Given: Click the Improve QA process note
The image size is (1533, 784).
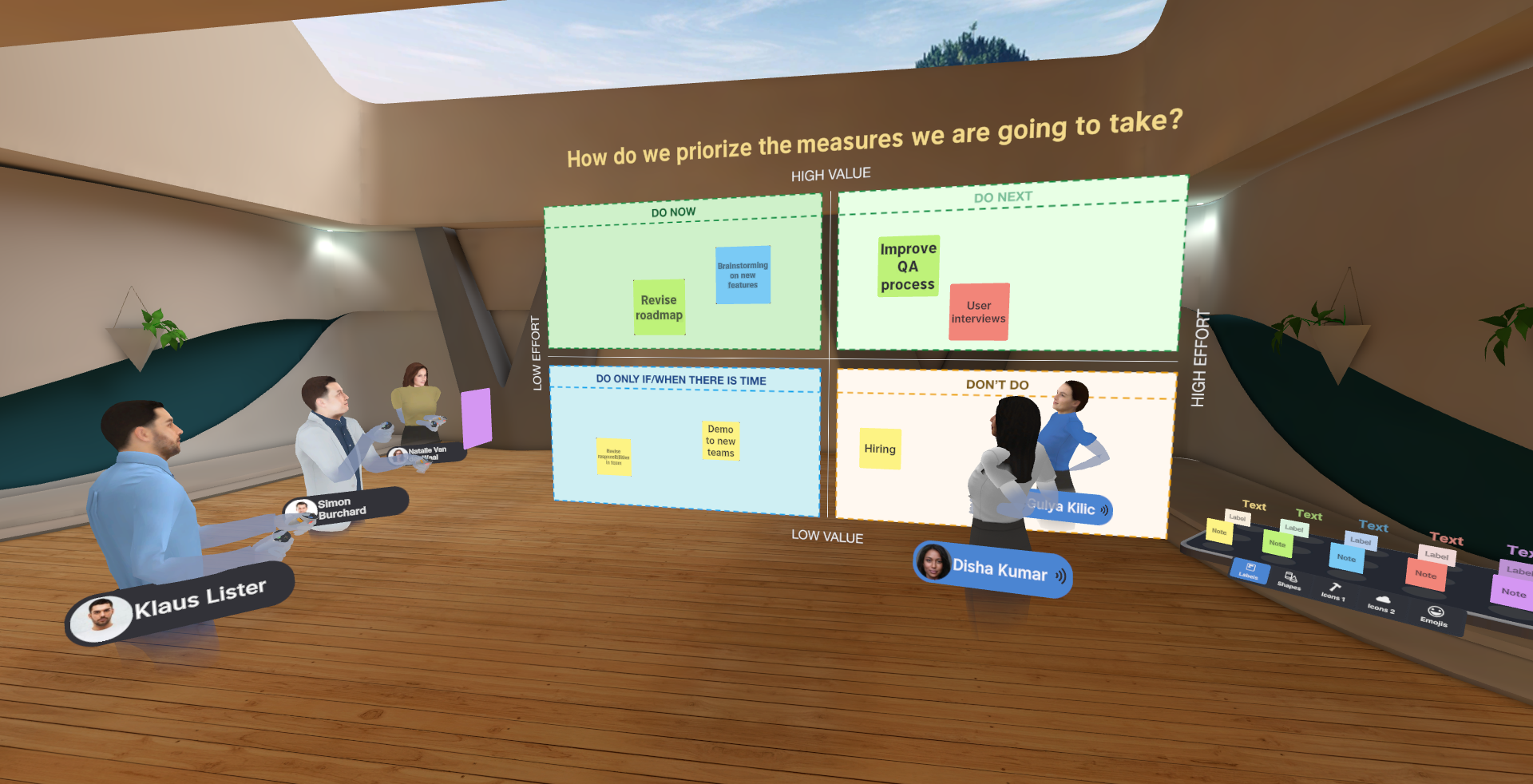Looking at the screenshot, I should (908, 266).
